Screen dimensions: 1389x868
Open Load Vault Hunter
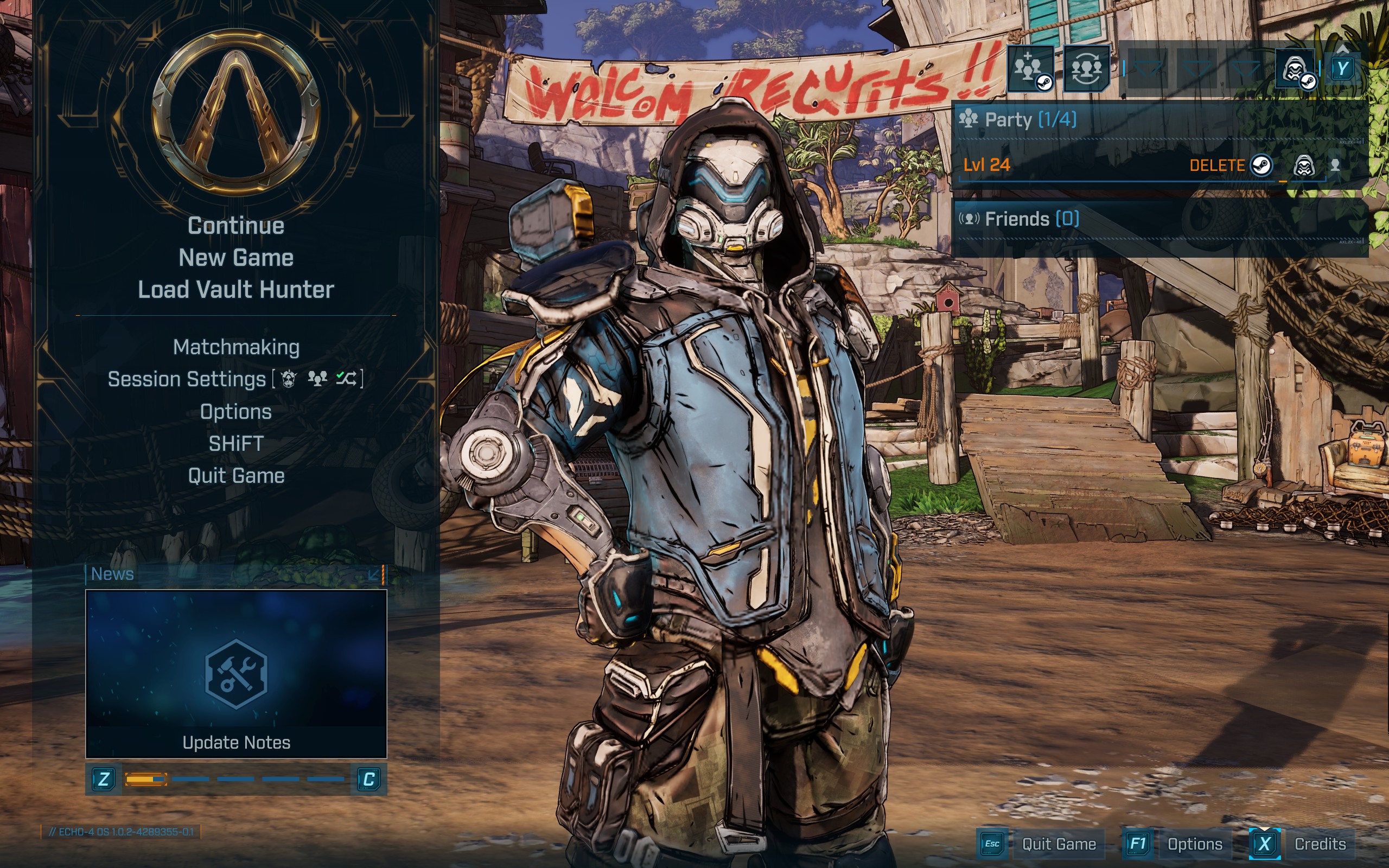[236, 290]
